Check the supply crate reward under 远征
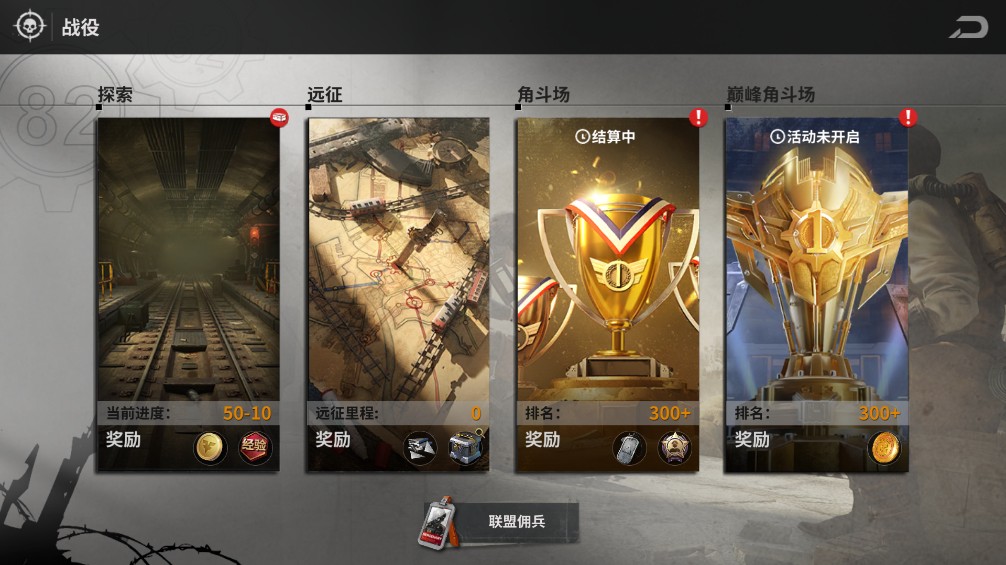The image size is (1006, 565). 465,447
